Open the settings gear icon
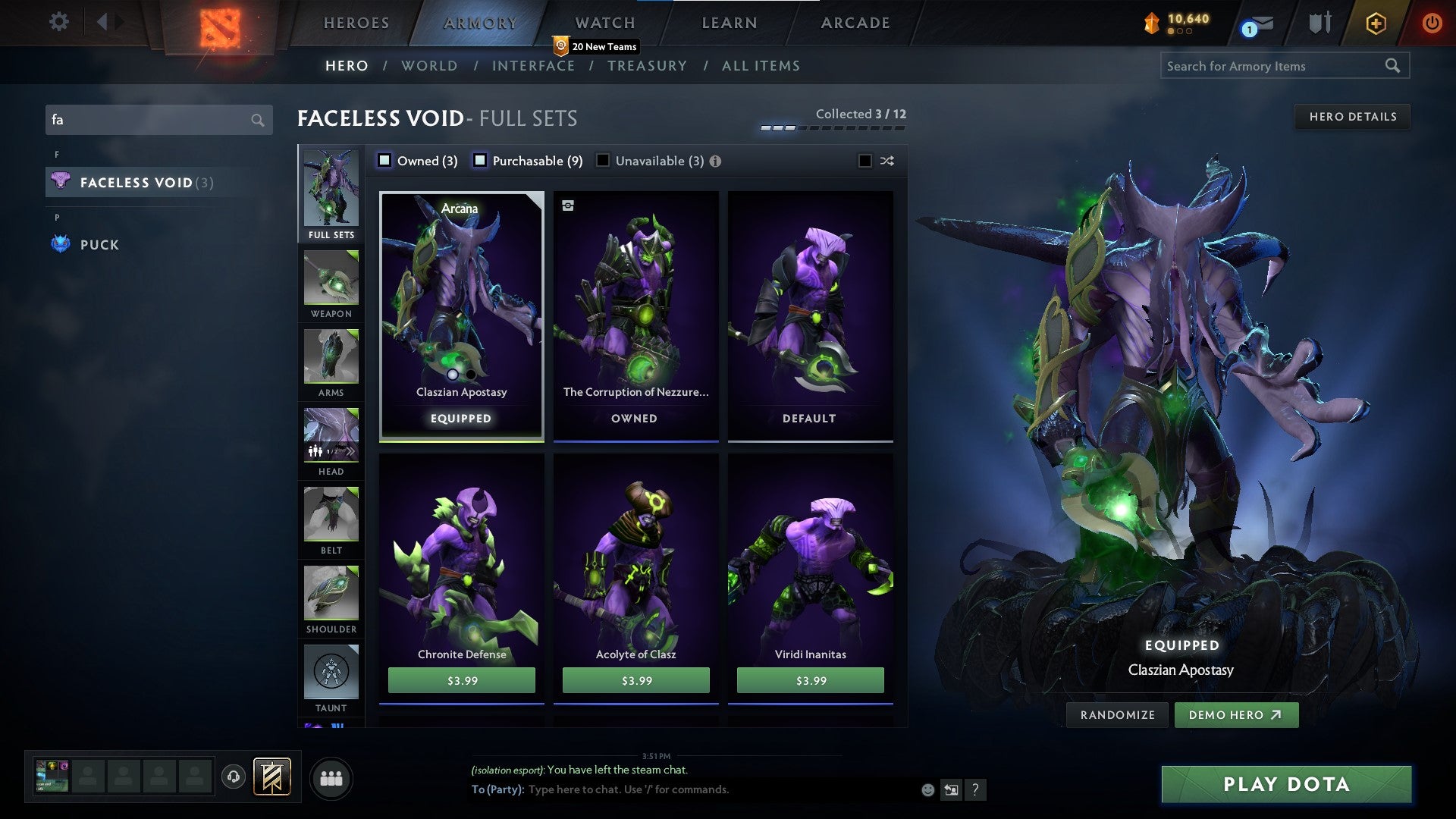1456x819 pixels. [59, 21]
